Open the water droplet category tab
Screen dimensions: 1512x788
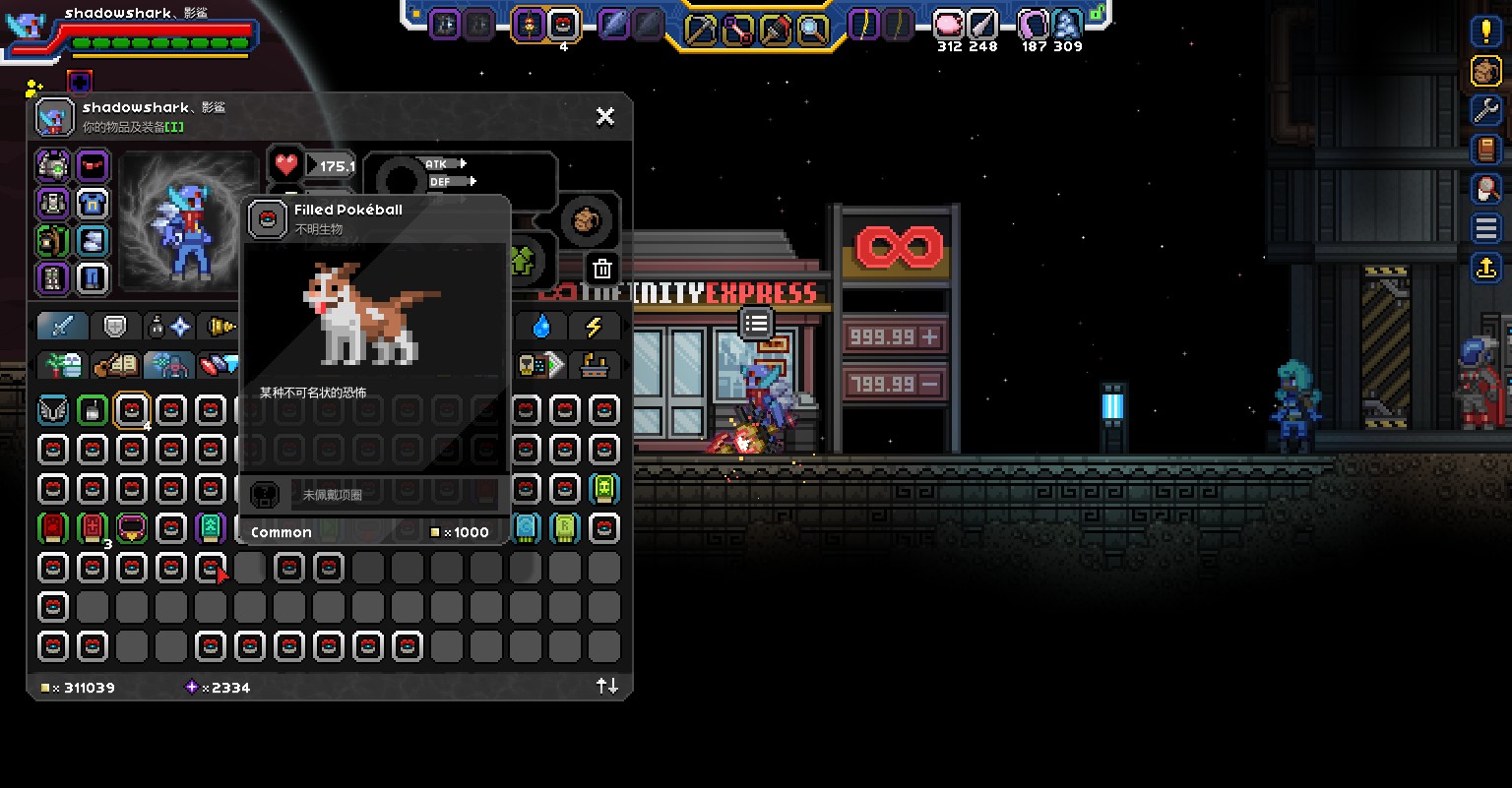click(x=541, y=326)
